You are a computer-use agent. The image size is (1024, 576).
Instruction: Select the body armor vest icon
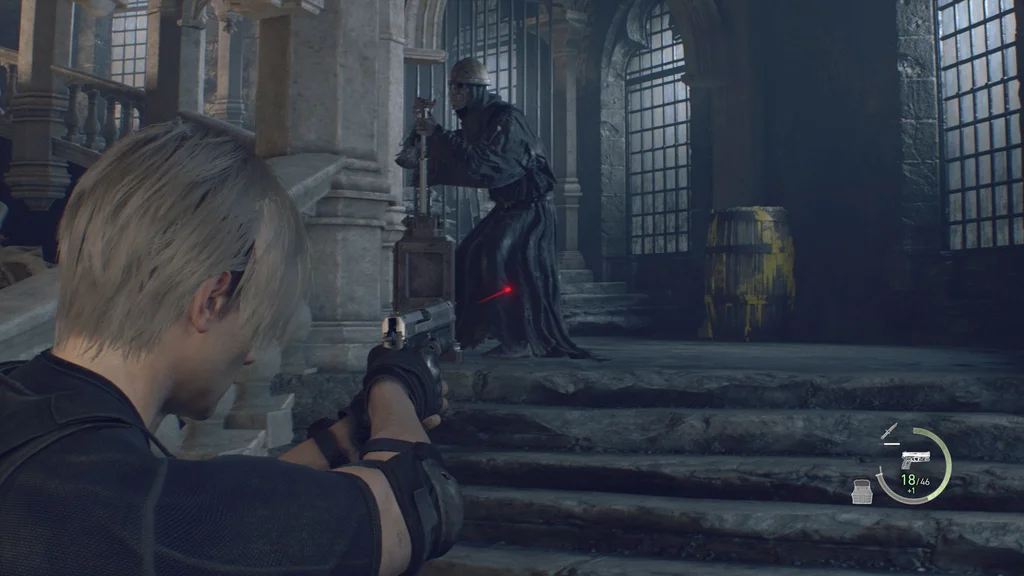pyautogui.click(x=862, y=490)
